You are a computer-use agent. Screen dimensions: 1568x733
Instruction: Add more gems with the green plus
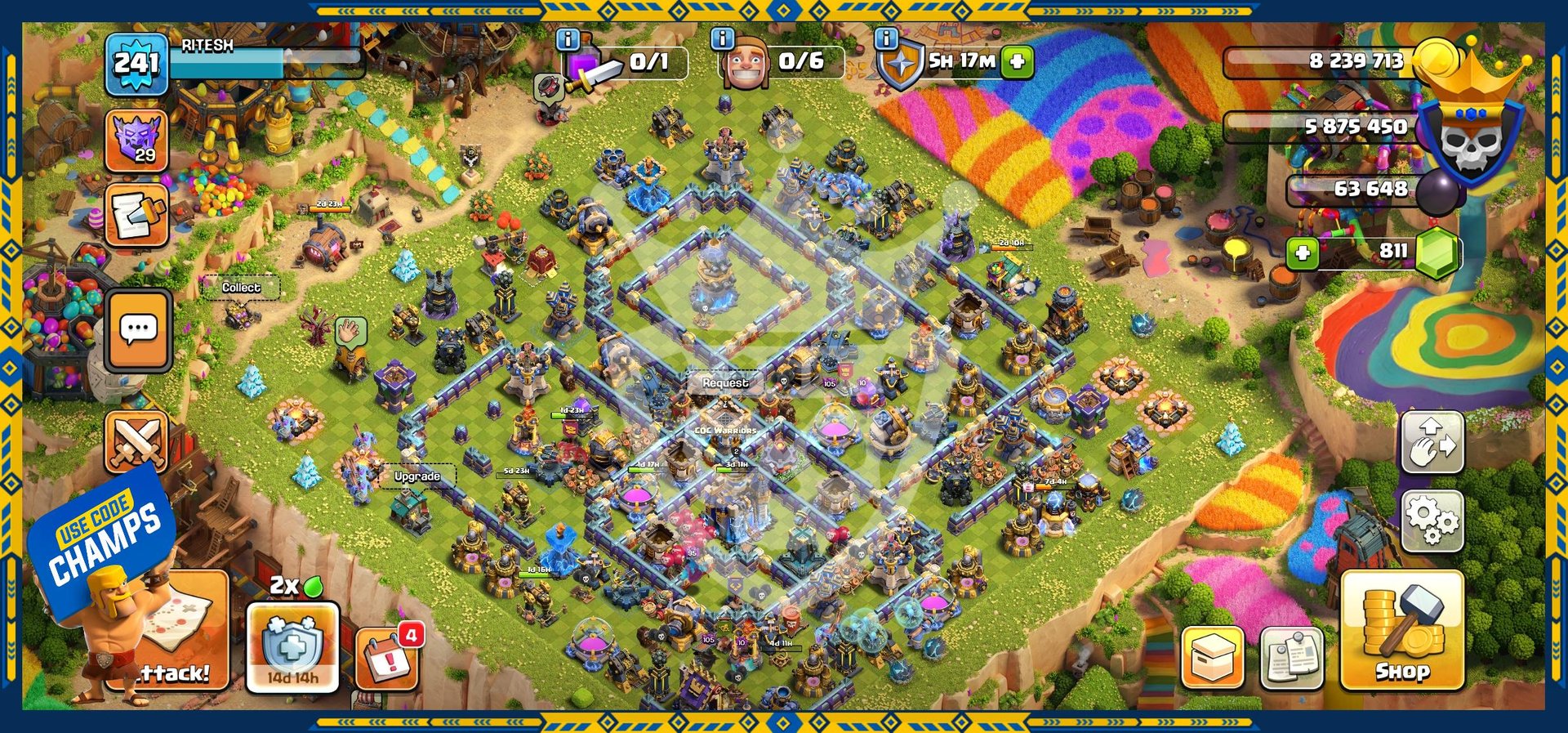click(1303, 253)
